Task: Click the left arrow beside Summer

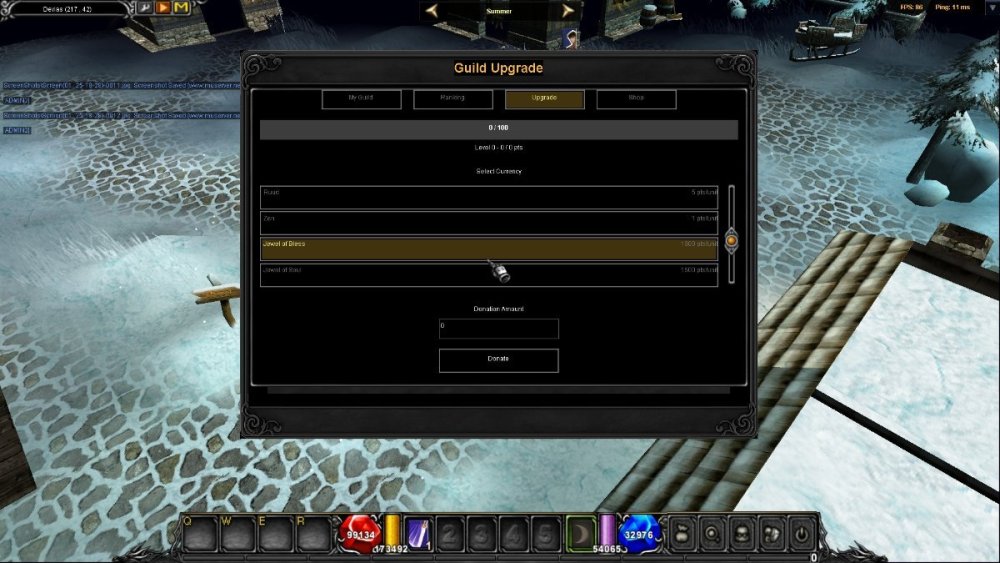Action: point(432,11)
